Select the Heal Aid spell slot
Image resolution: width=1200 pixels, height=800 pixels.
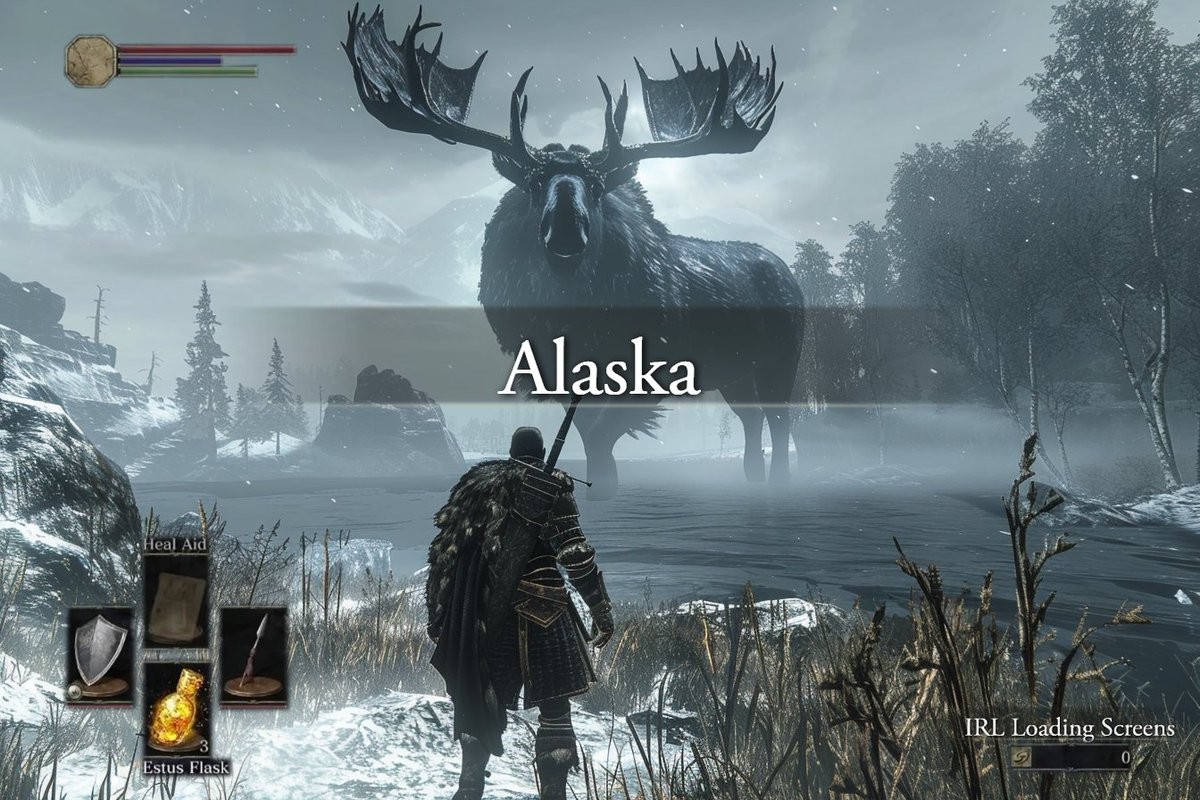175,599
